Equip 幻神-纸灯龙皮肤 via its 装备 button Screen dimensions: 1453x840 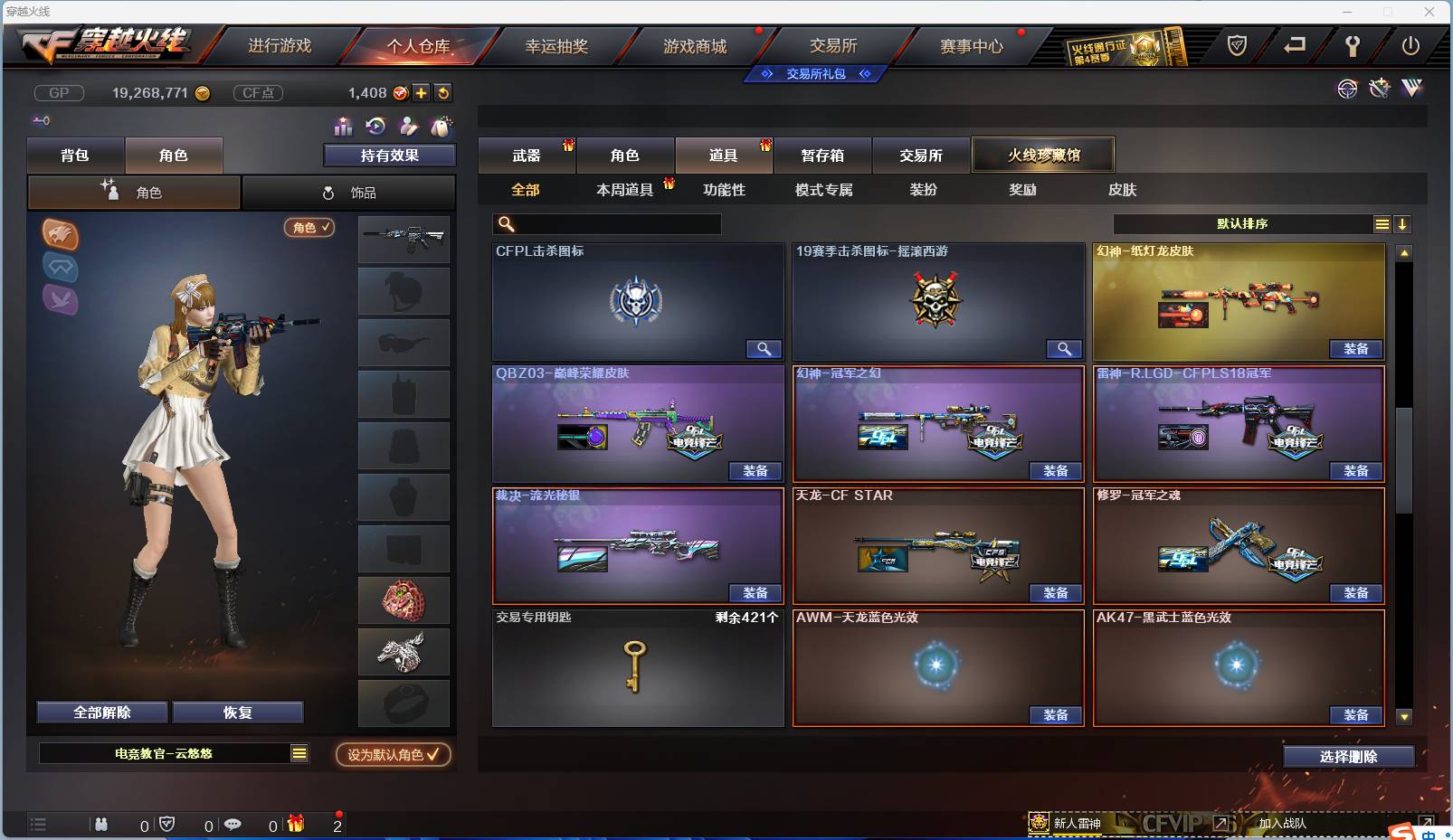click(x=1355, y=348)
